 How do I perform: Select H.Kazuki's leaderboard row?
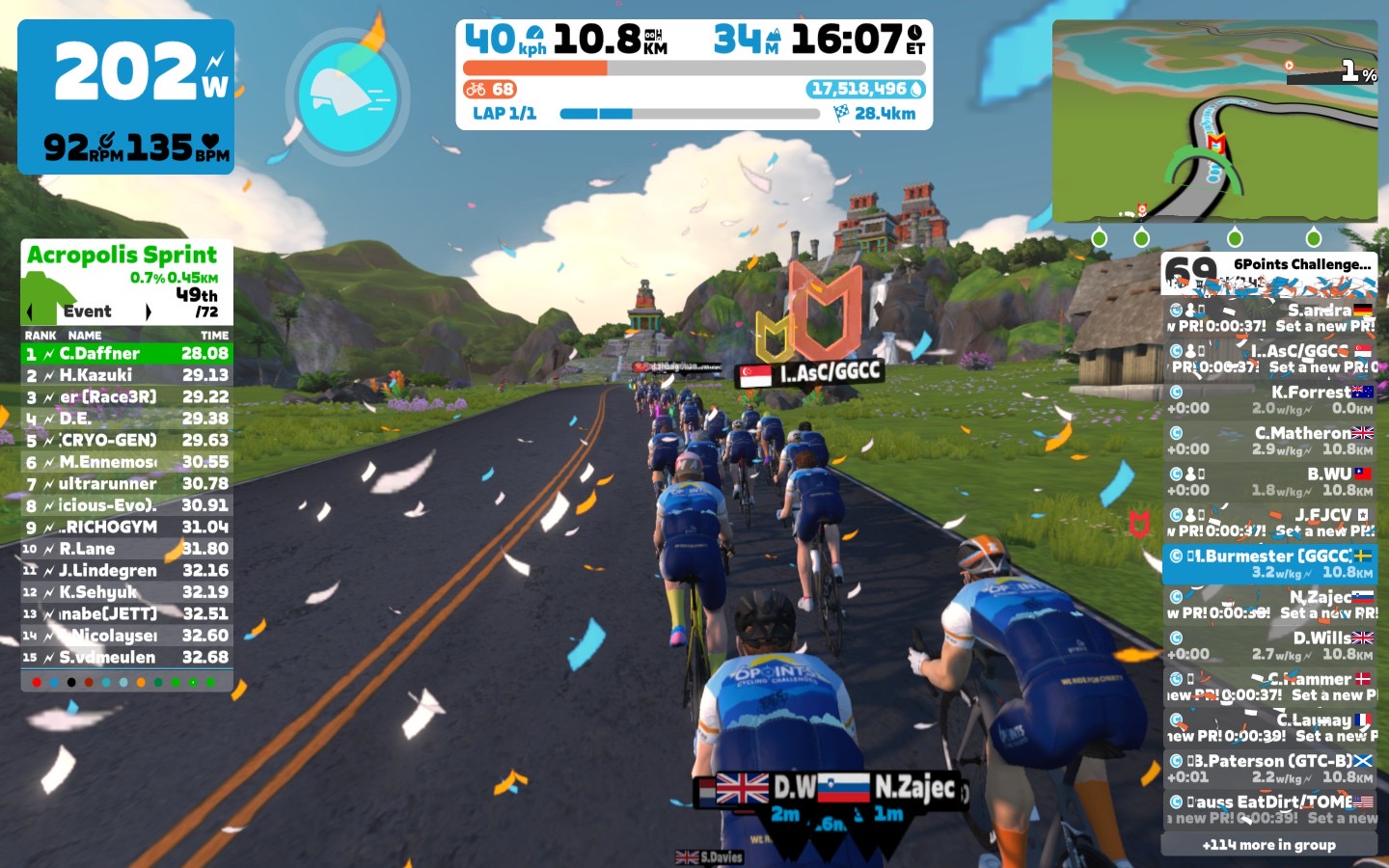[x=126, y=375]
